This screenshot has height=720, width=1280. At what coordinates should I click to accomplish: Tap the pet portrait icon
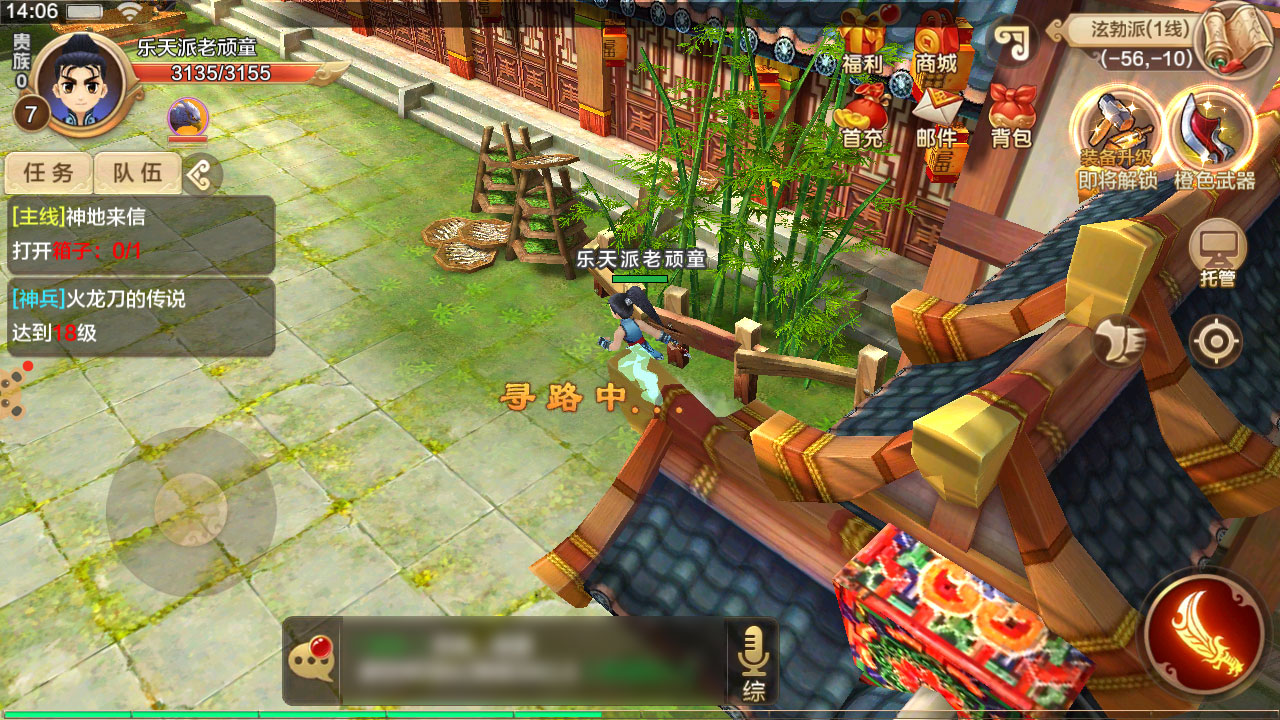pos(187,117)
